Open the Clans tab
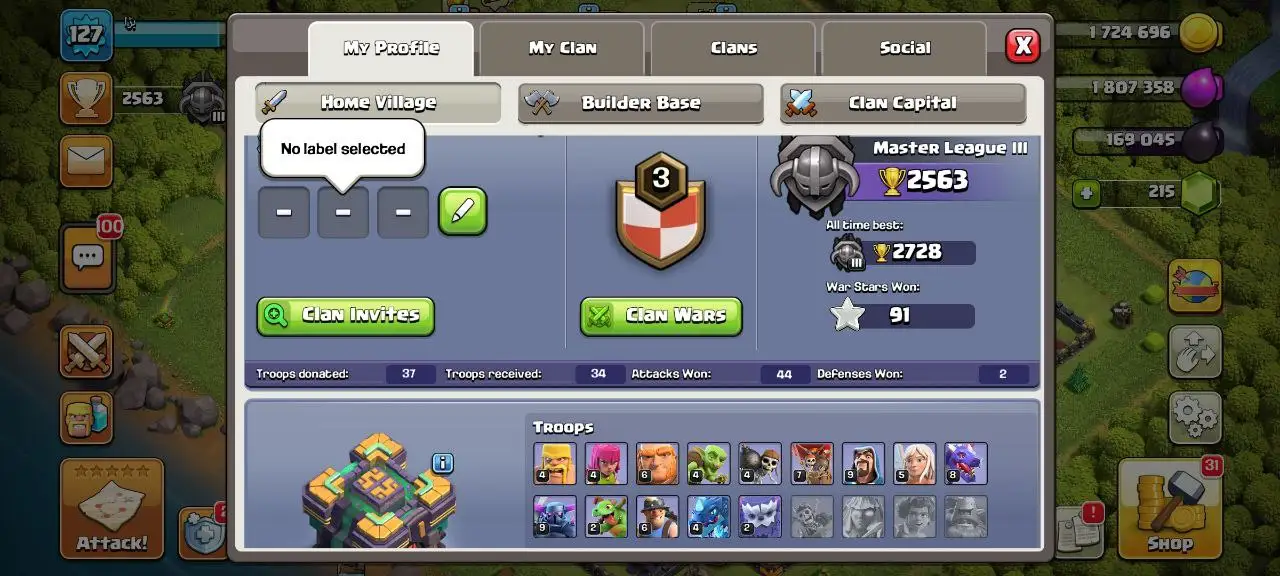 (x=734, y=48)
